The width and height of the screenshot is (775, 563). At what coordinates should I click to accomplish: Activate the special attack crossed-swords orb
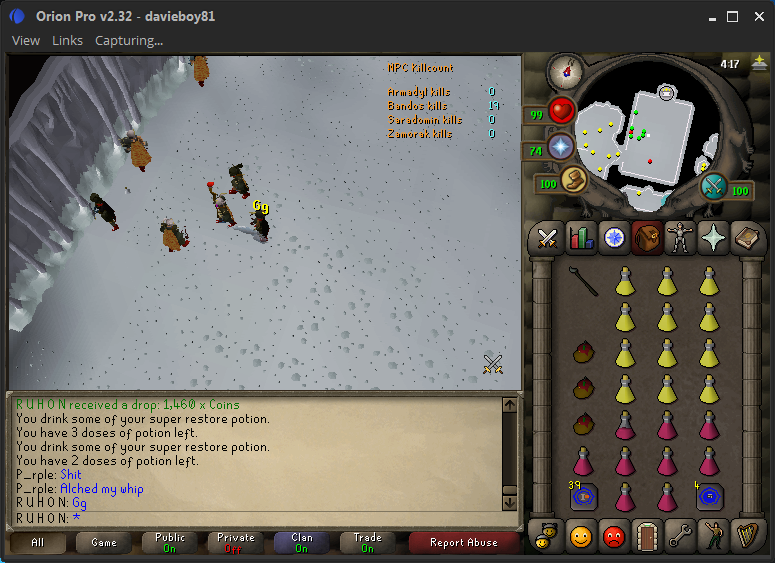click(x=713, y=186)
